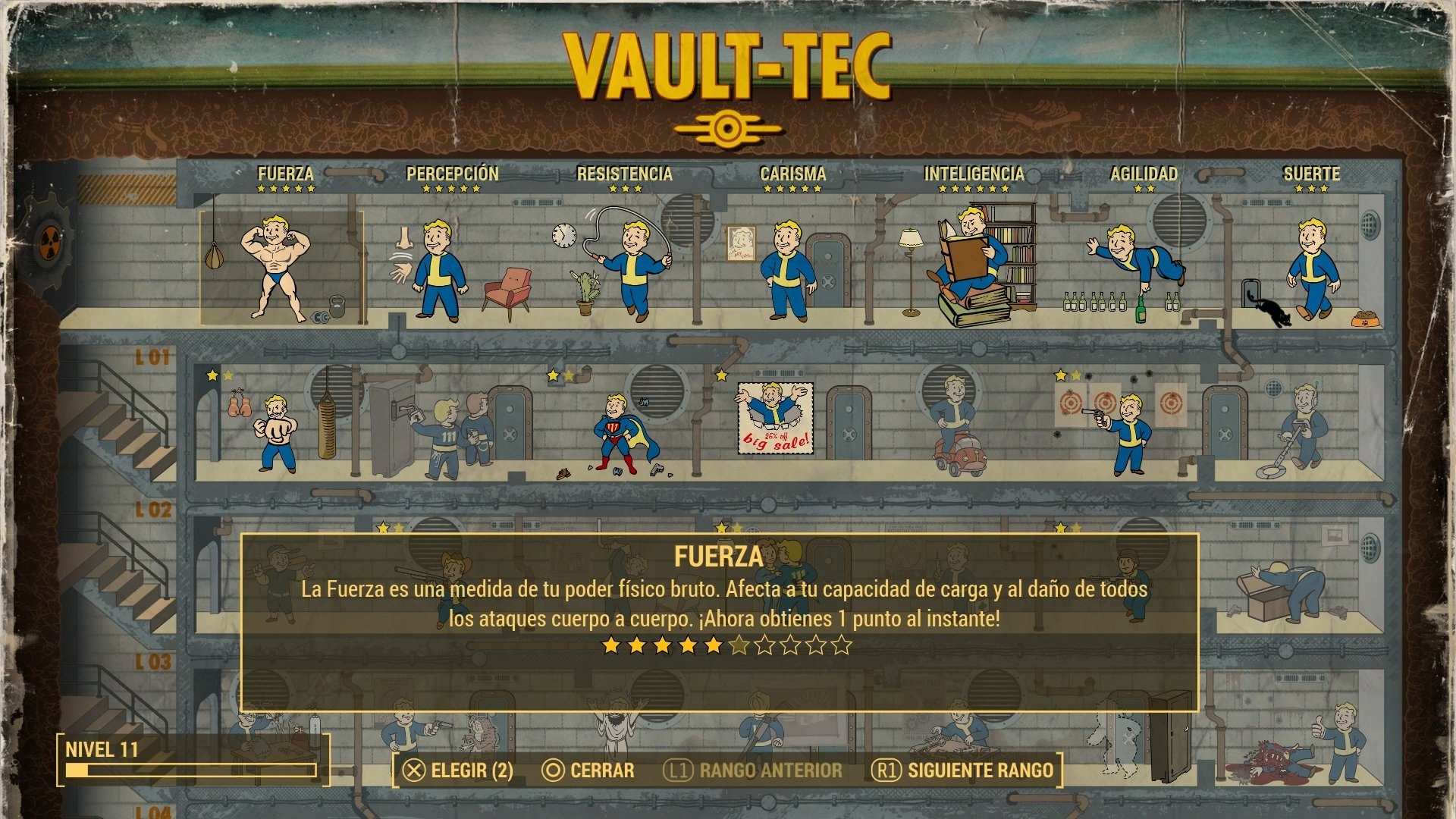Advance with the SIGUIENTE RANGO button
Screen dimensions: 1456x819
click(971, 770)
